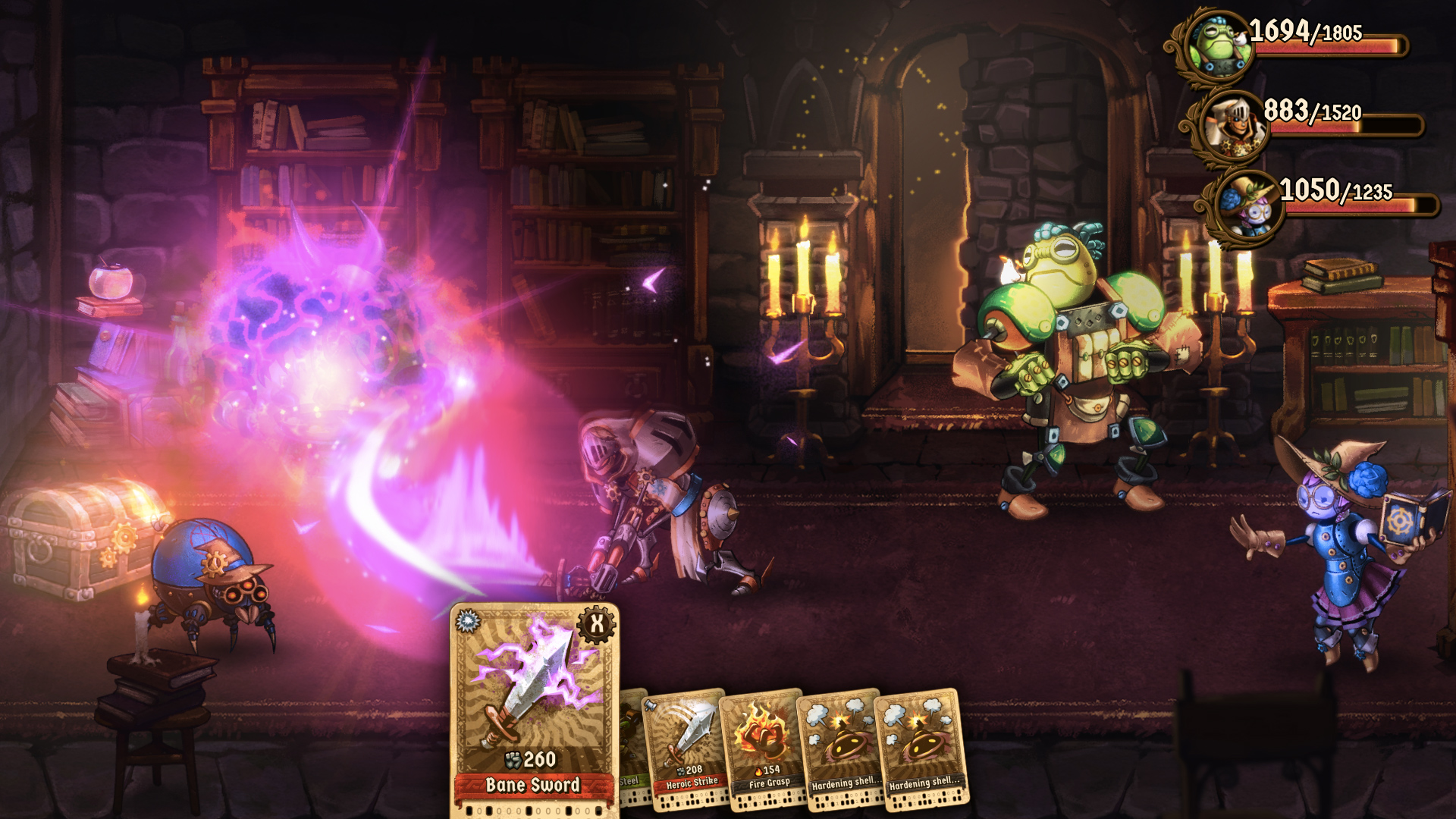Select the partly hidden Steel card
The width and height of the screenshot is (1456, 819).
pyautogui.click(x=631, y=747)
